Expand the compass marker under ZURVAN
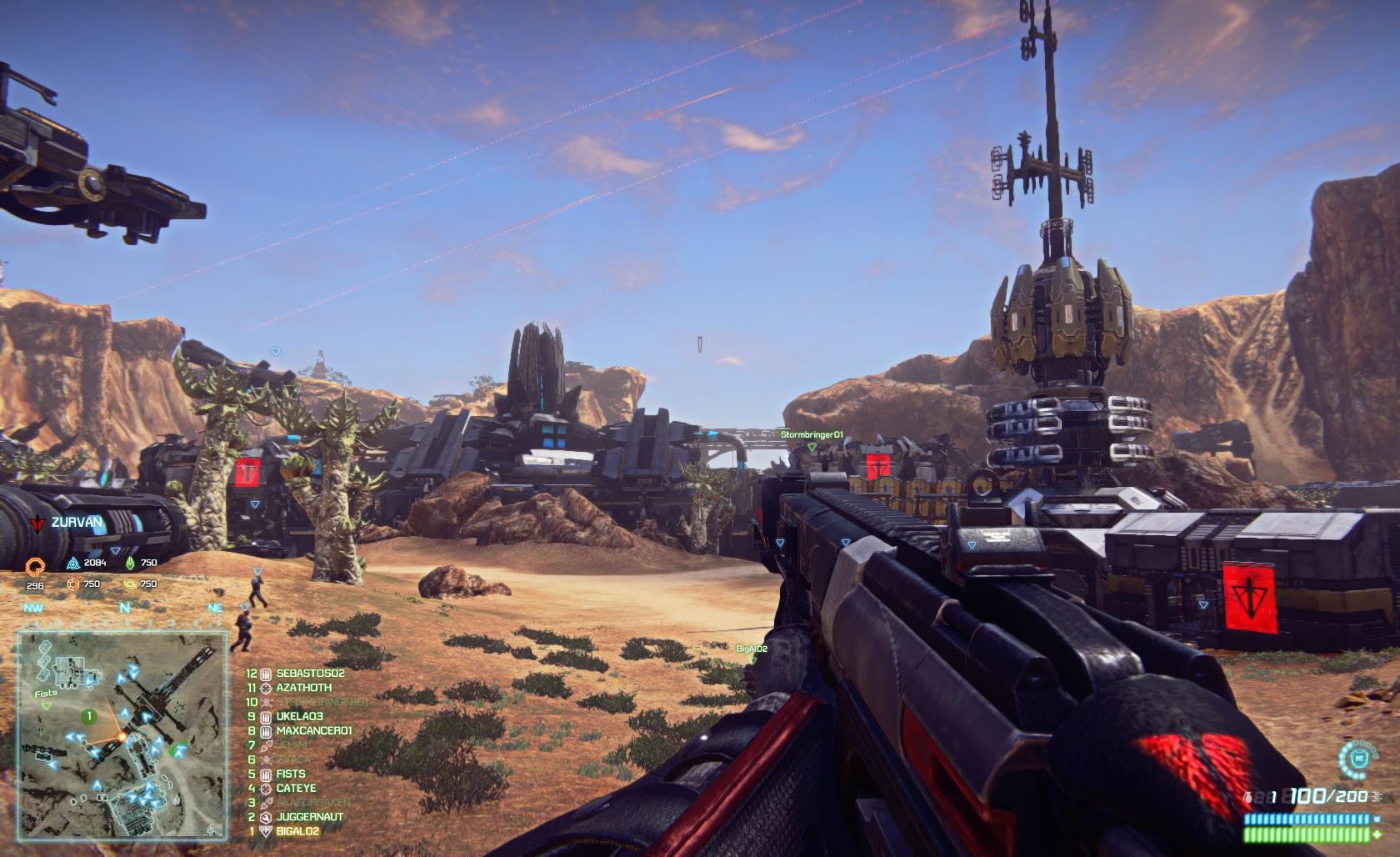 pyautogui.click(x=115, y=550)
